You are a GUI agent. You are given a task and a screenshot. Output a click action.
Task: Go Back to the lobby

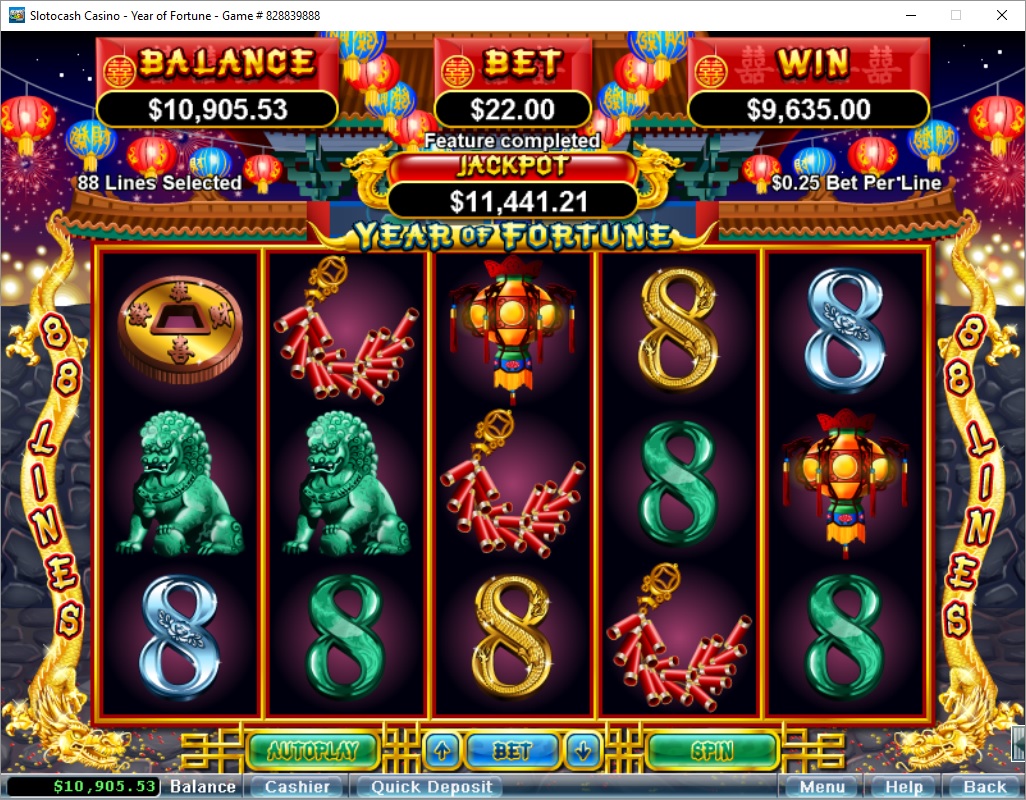coord(984,787)
